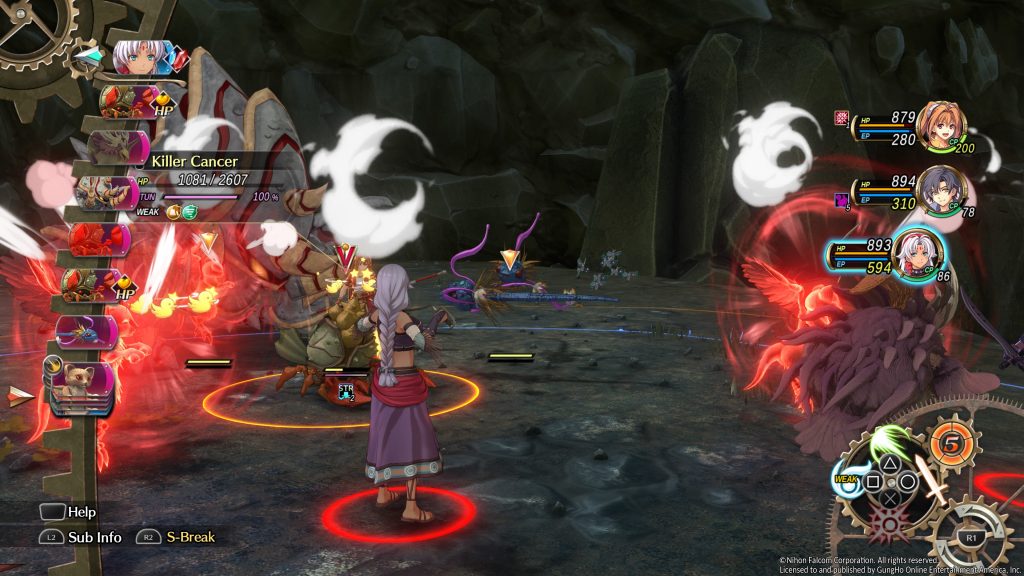Select the current turn portrait at top of turn order

click(x=140, y=57)
